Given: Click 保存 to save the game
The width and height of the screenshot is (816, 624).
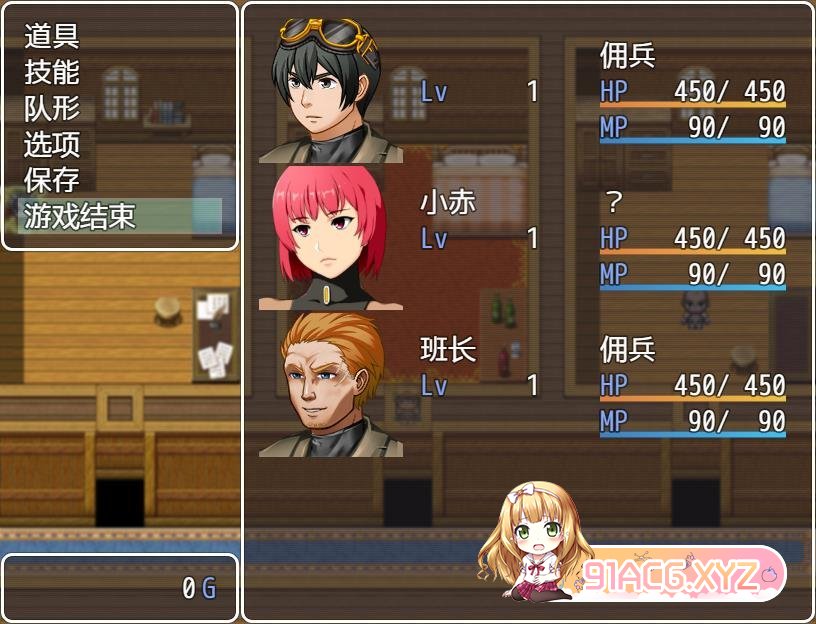Looking at the screenshot, I should [52, 181].
